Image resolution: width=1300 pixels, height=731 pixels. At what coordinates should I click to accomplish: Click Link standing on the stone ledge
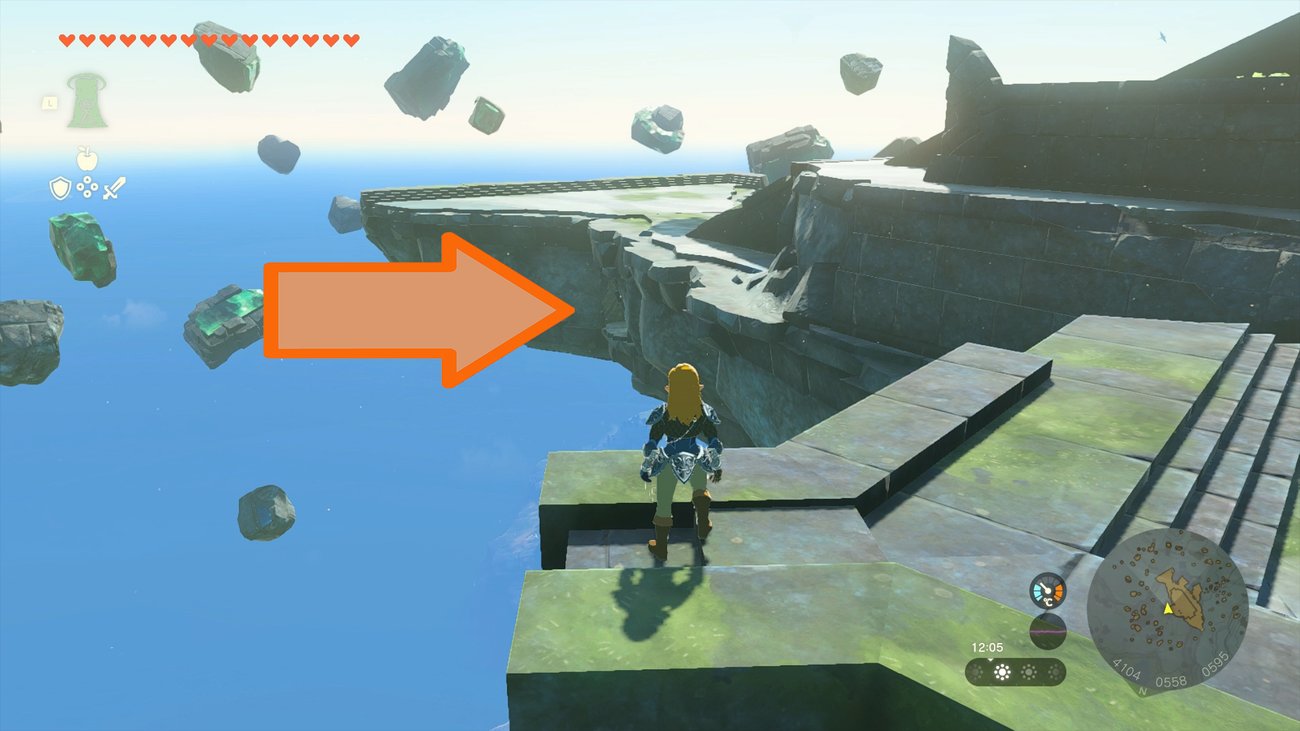681,460
